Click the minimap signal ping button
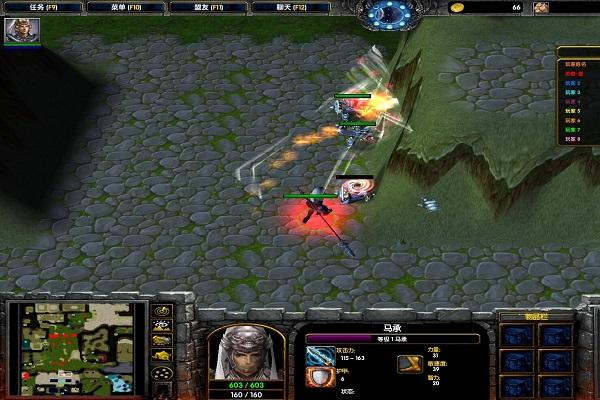 click(161, 309)
